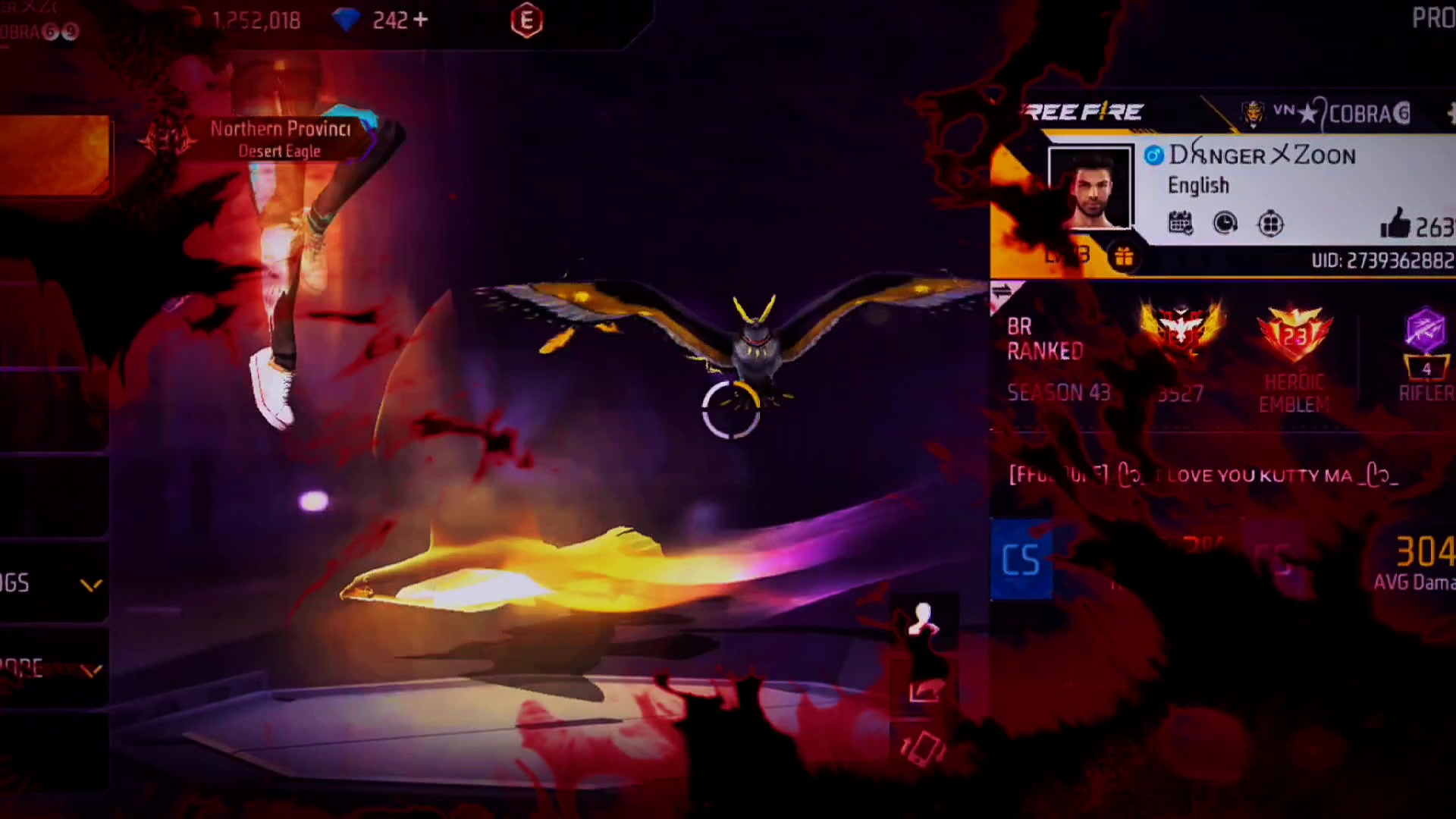The width and height of the screenshot is (1456, 819).
Task: Select the Northern Province Desert Eagle title banner
Action: coord(280,140)
